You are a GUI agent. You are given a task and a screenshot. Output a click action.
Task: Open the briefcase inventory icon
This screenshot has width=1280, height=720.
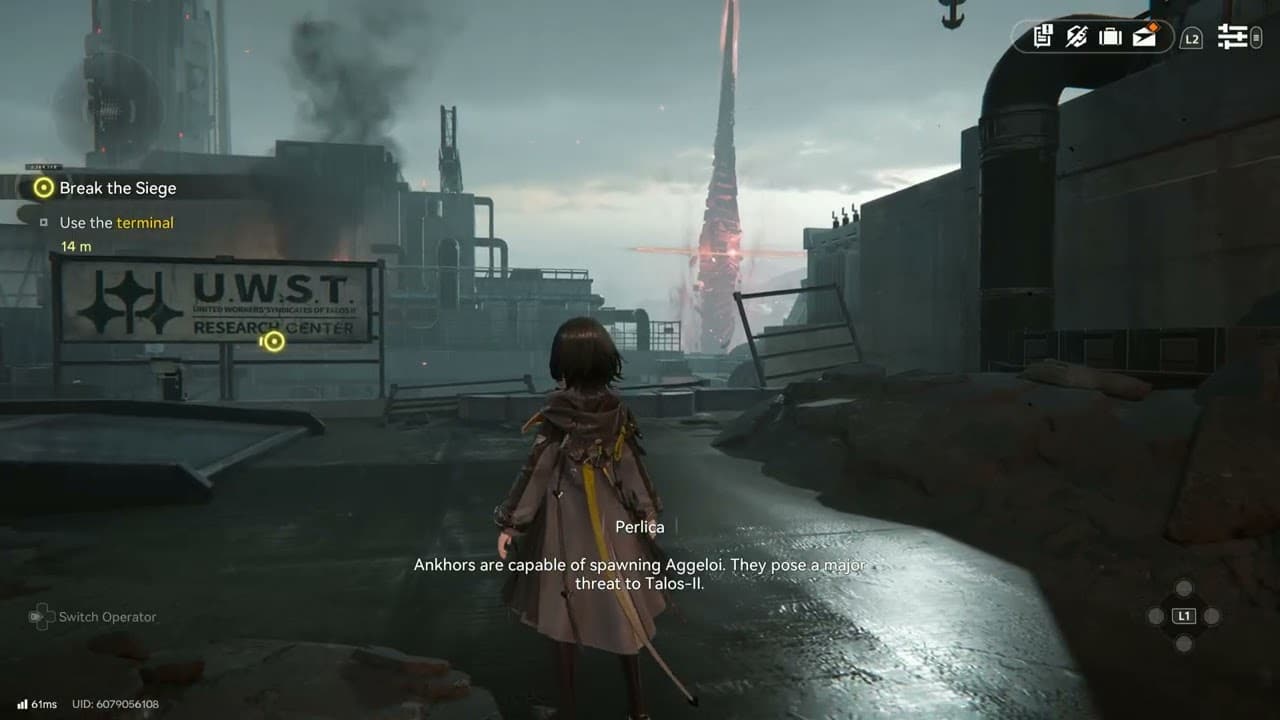click(1110, 37)
